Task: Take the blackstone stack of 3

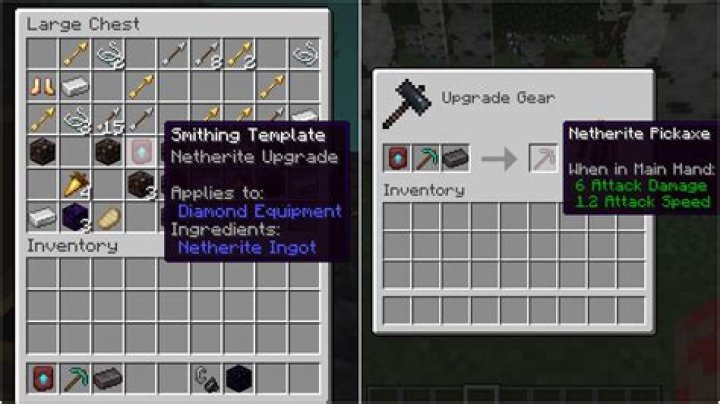Action: 141,184
